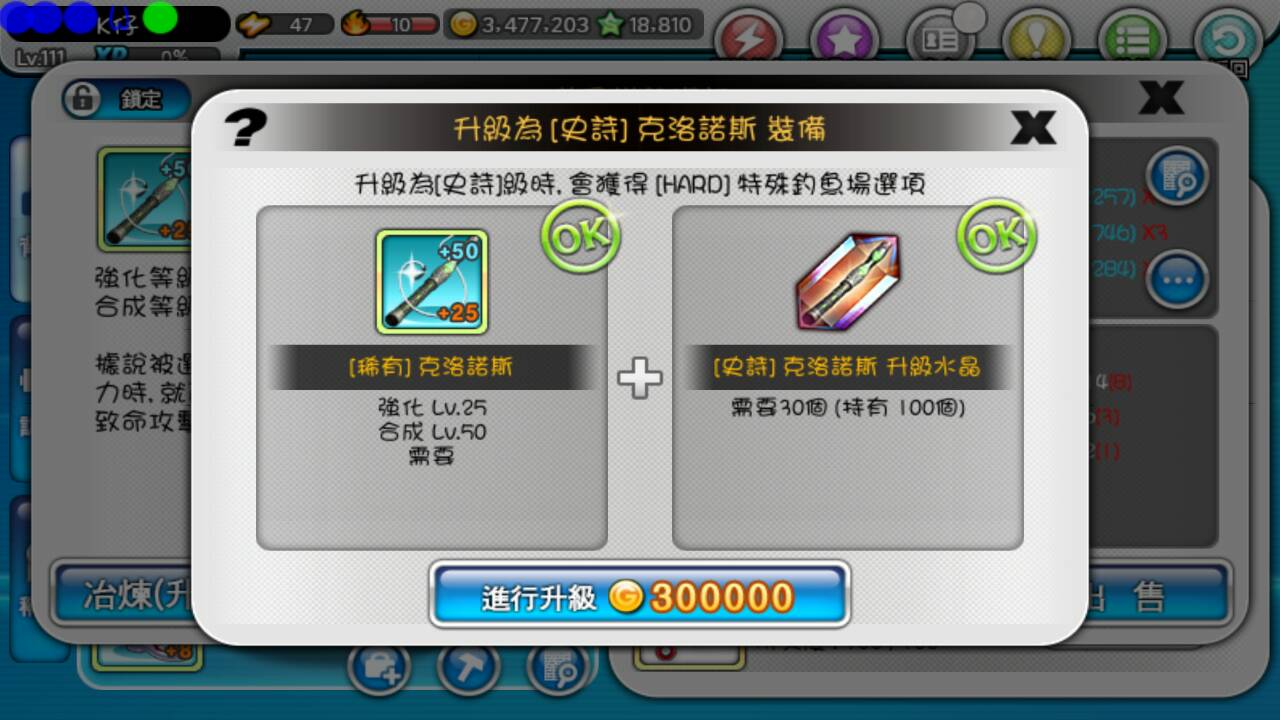Toggle the OK stamp on 稀有 克洛諾斯
Viewport: 1280px width, 720px height.
578,235
